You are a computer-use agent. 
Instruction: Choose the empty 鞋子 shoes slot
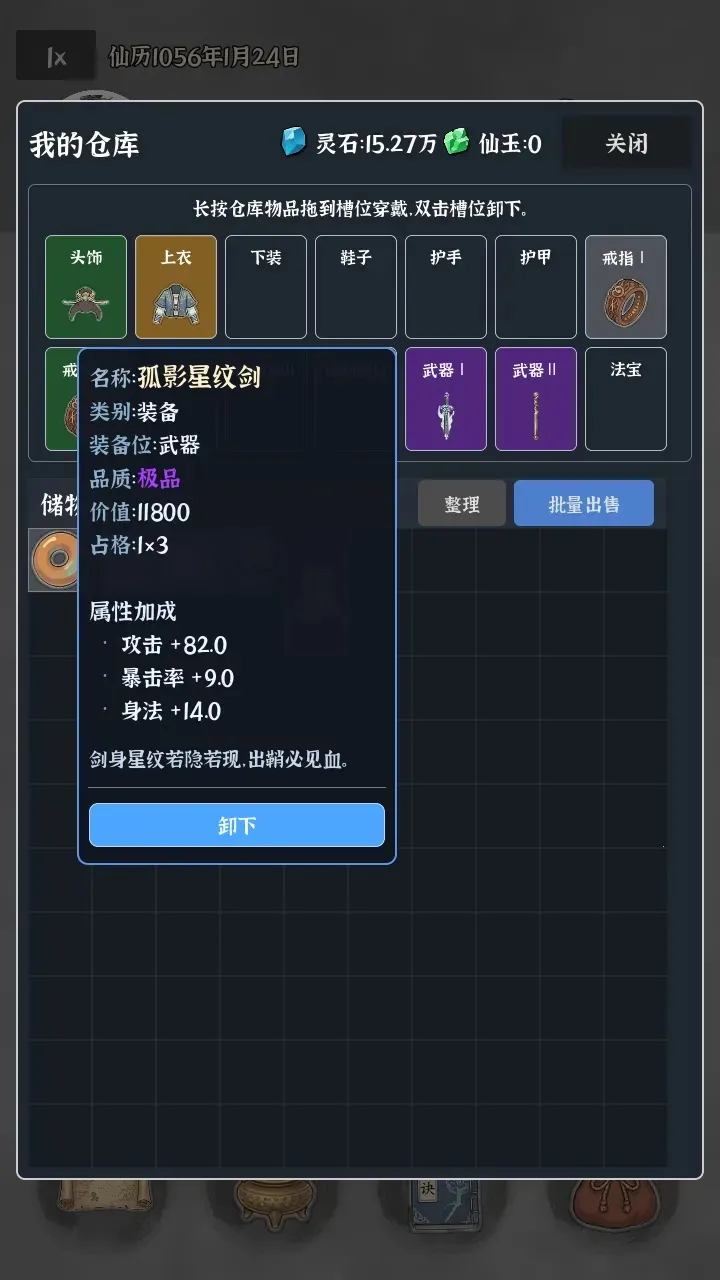click(x=356, y=287)
